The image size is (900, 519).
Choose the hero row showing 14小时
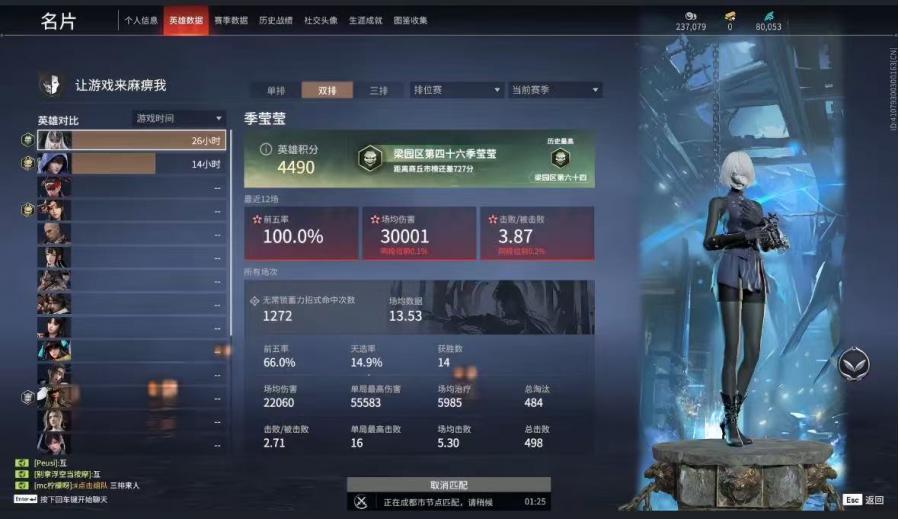131,163
